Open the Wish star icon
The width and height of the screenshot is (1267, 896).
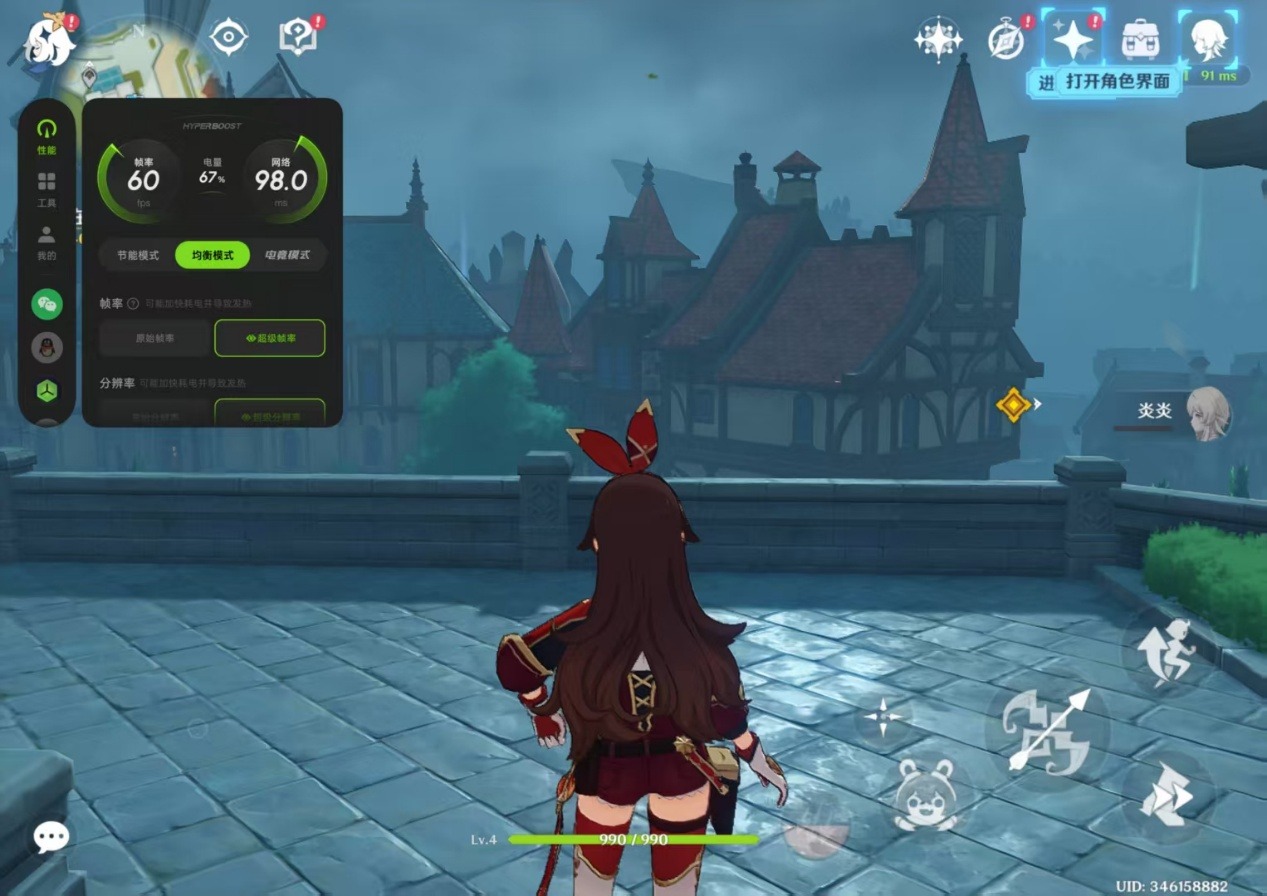1073,39
